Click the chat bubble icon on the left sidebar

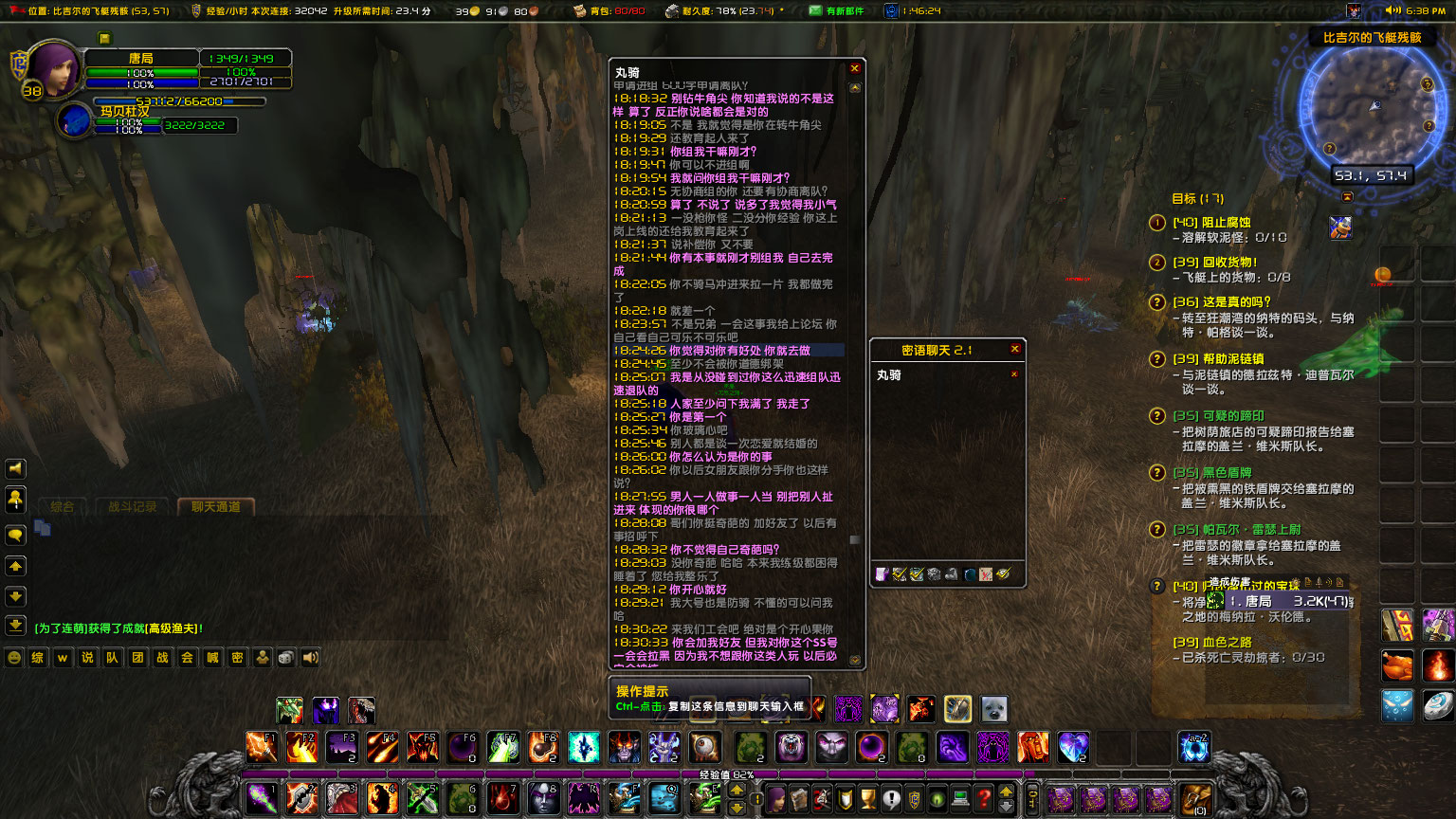pyautogui.click(x=14, y=534)
